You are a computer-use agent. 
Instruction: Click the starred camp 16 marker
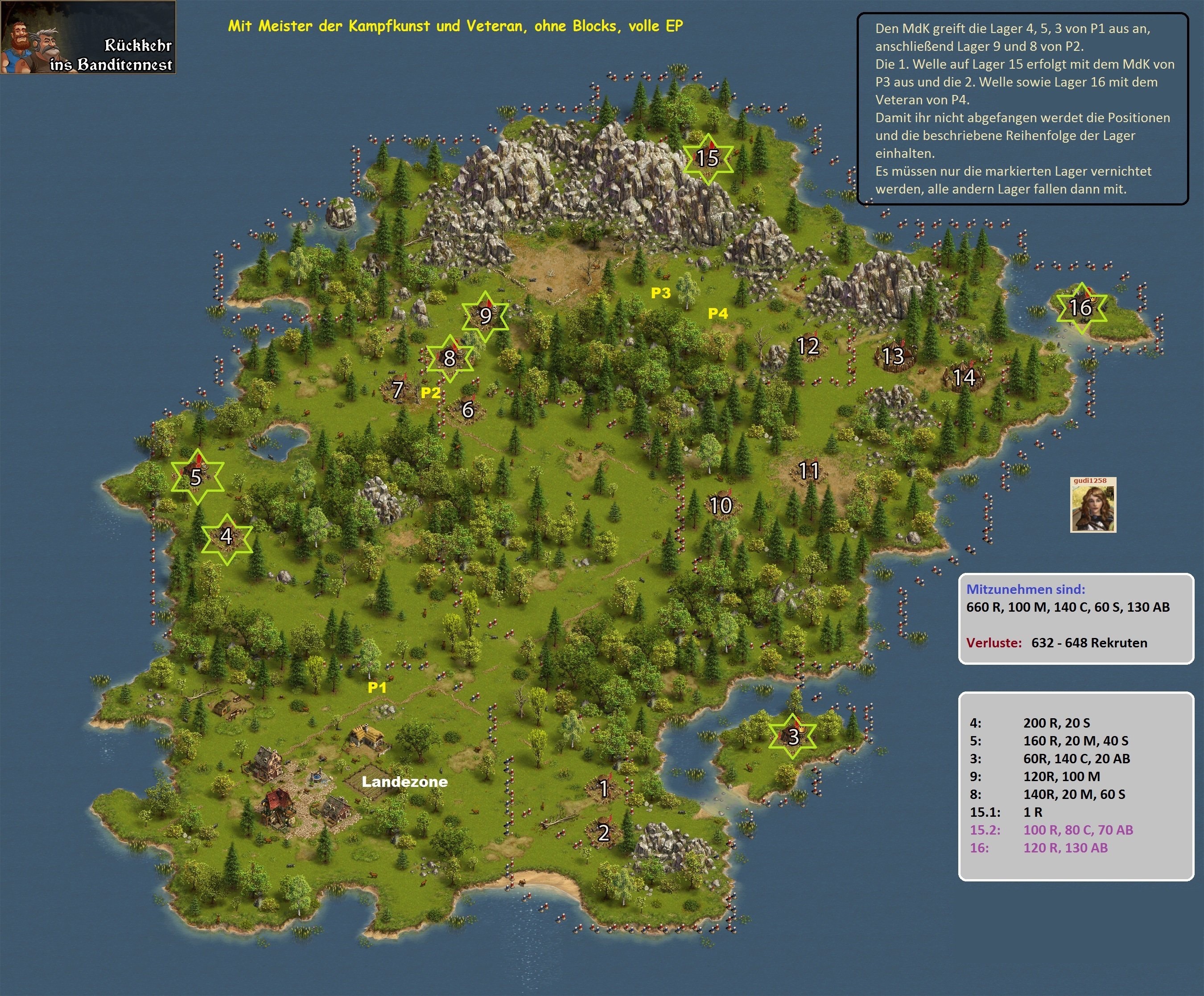(1081, 308)
